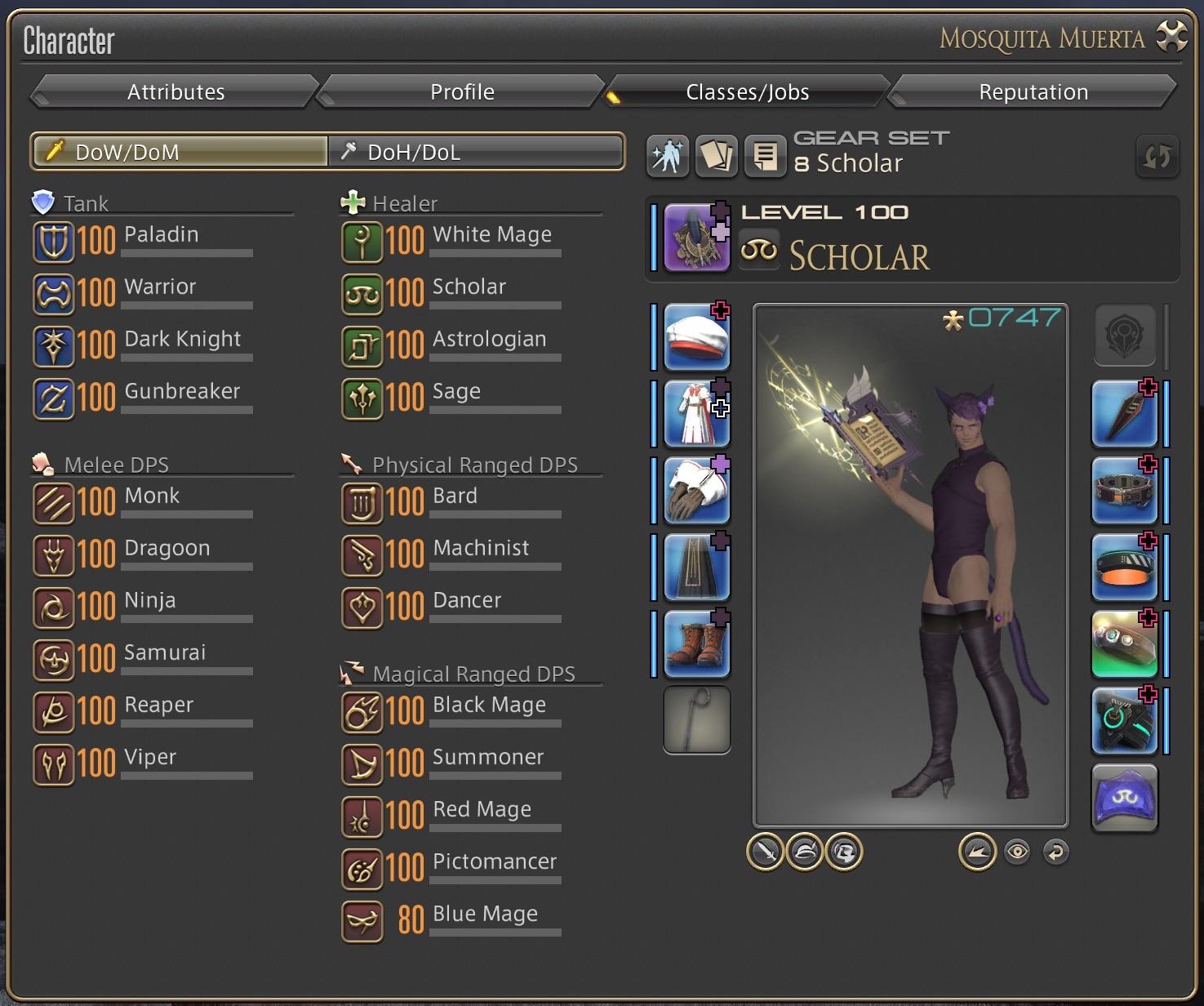
Task: Open the brown boots feet slot
Action: click(696, 643)
